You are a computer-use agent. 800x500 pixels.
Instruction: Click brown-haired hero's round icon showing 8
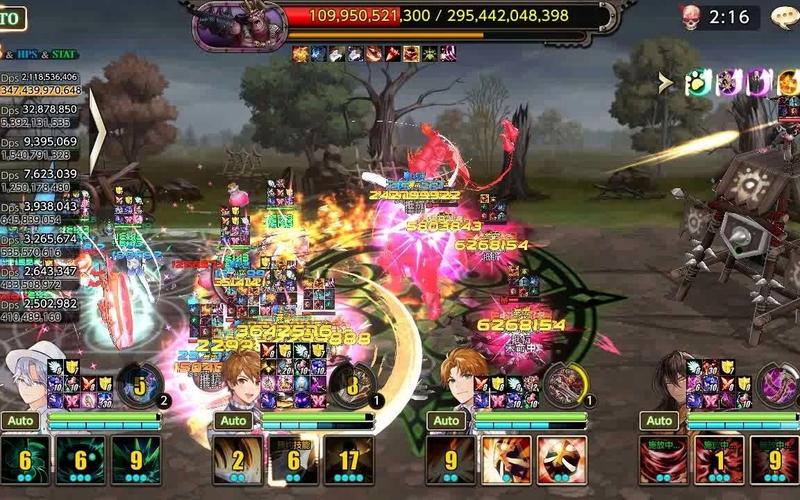(353, 384)
